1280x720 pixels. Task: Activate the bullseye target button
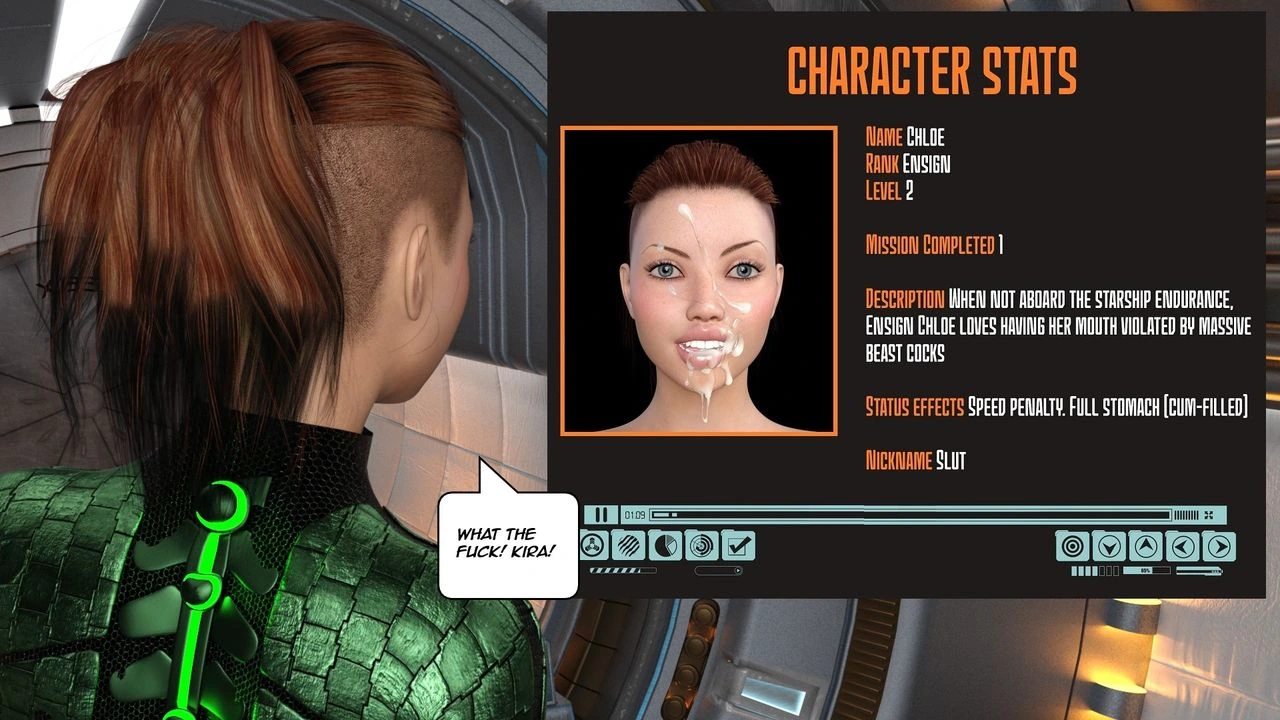(x=1073, y=546)
